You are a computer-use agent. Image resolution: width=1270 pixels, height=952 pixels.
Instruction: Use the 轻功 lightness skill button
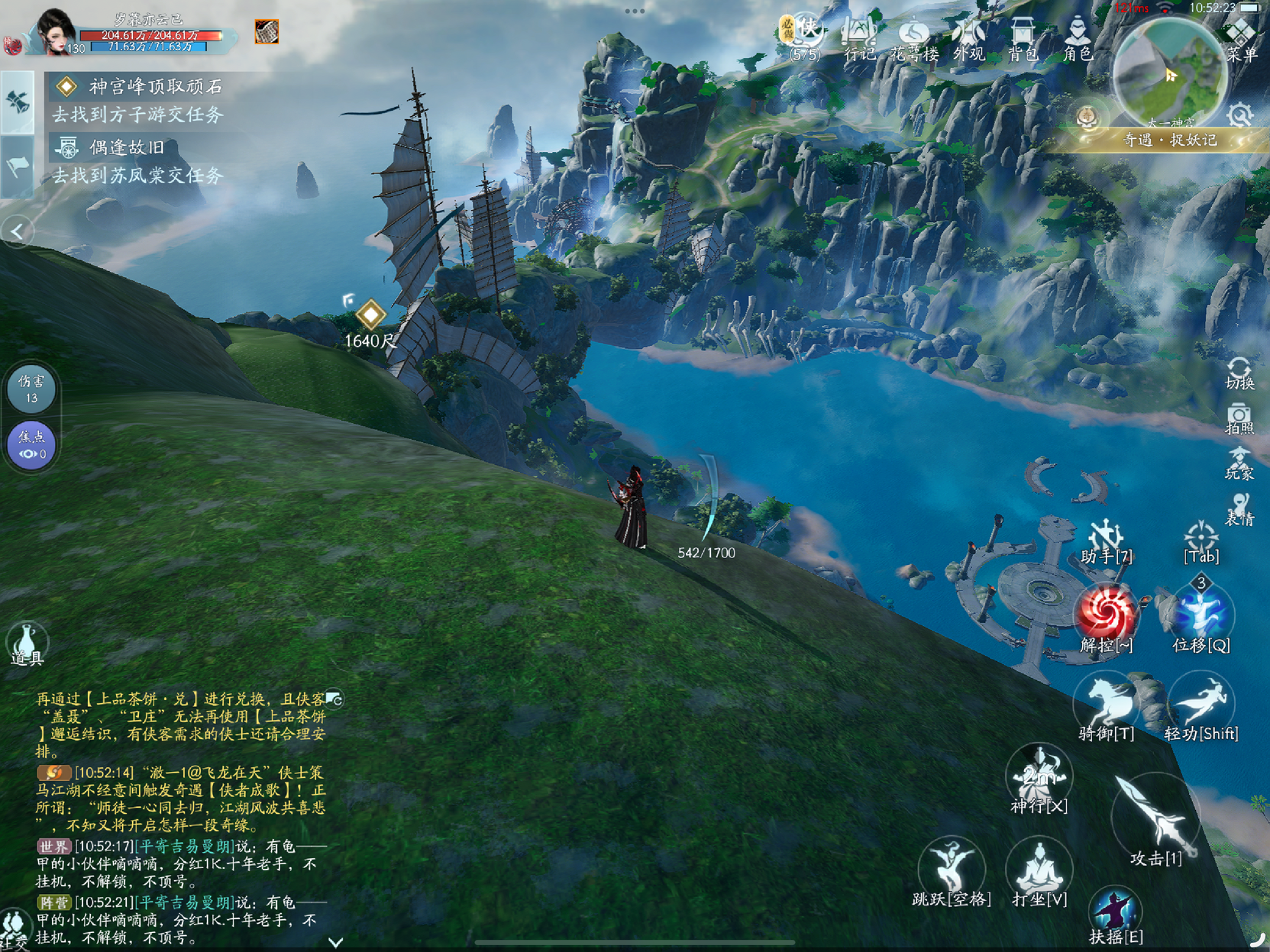point(1201,706)
